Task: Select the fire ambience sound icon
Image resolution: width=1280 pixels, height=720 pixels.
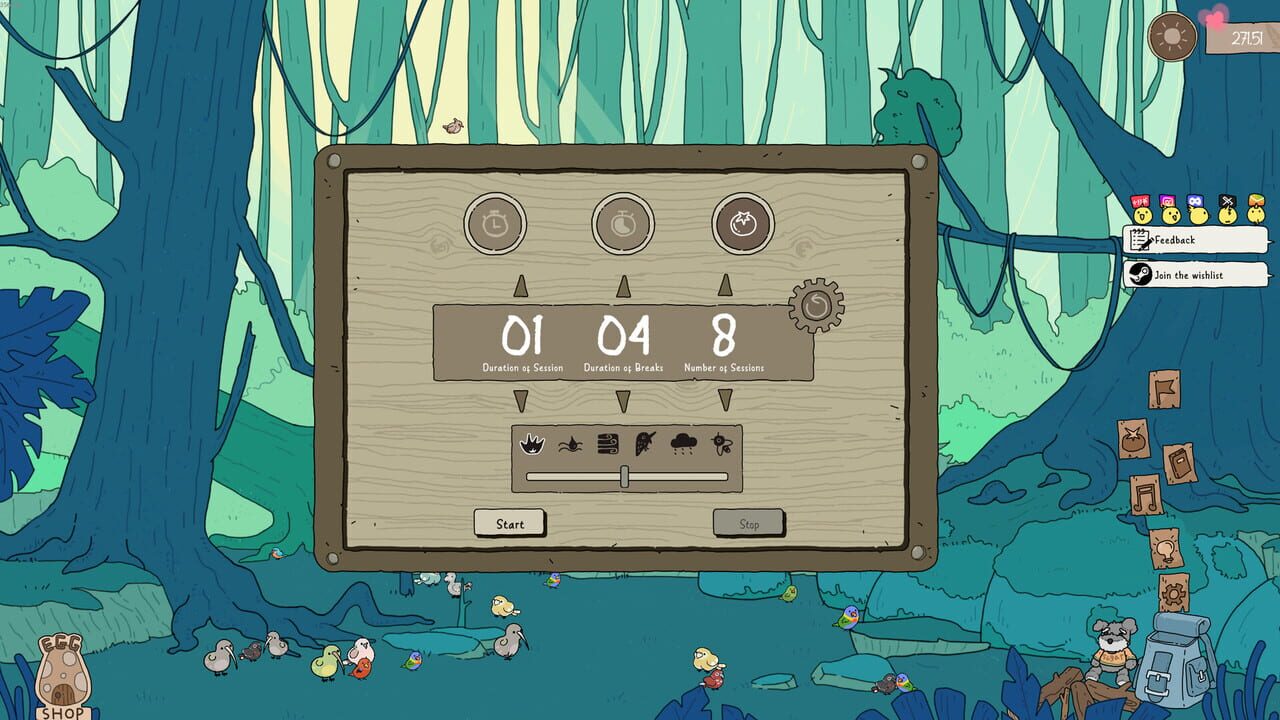Action: click(x=530, y=445)
